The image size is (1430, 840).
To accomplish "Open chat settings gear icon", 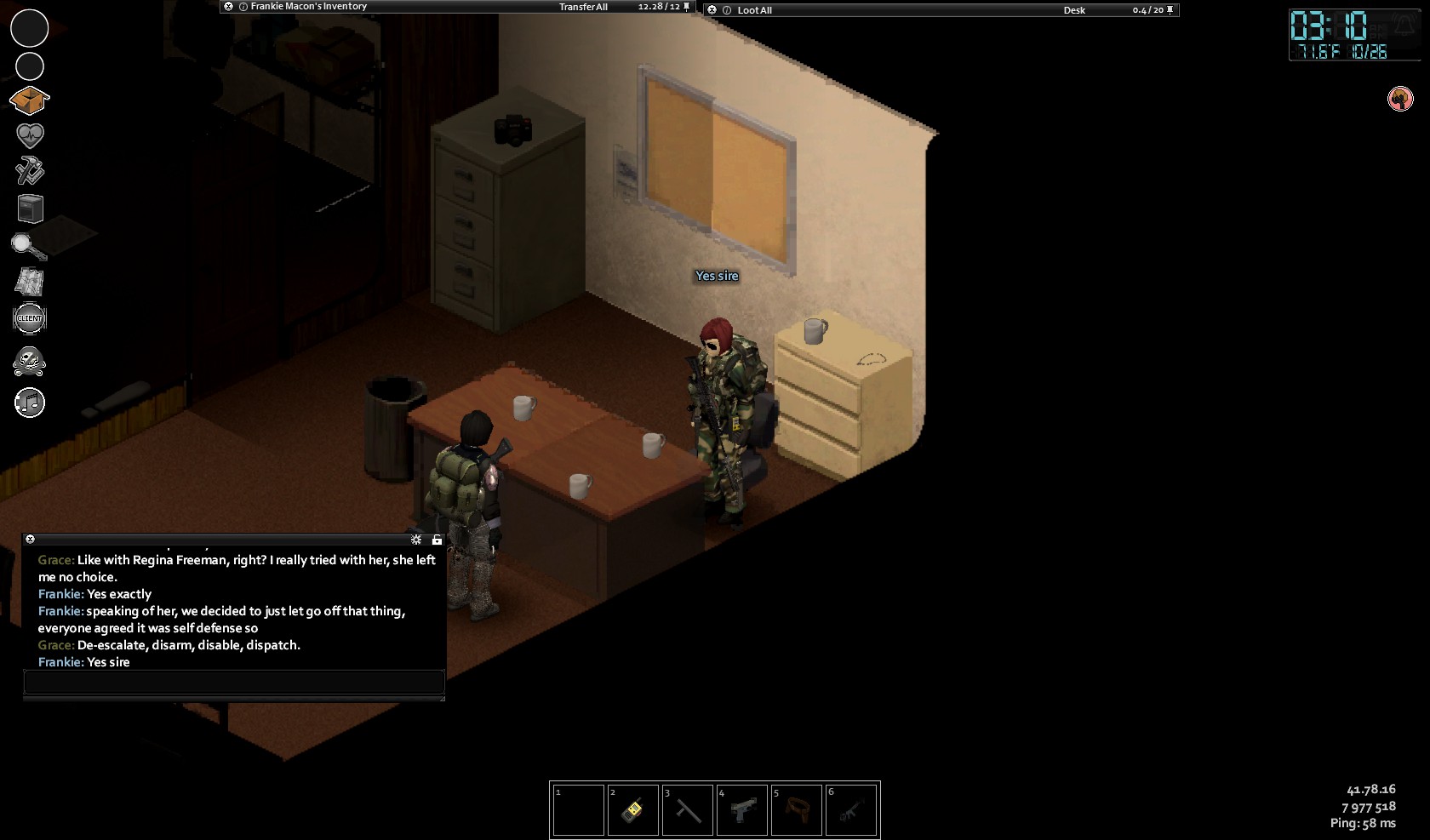I will click(x=416, y=540).
